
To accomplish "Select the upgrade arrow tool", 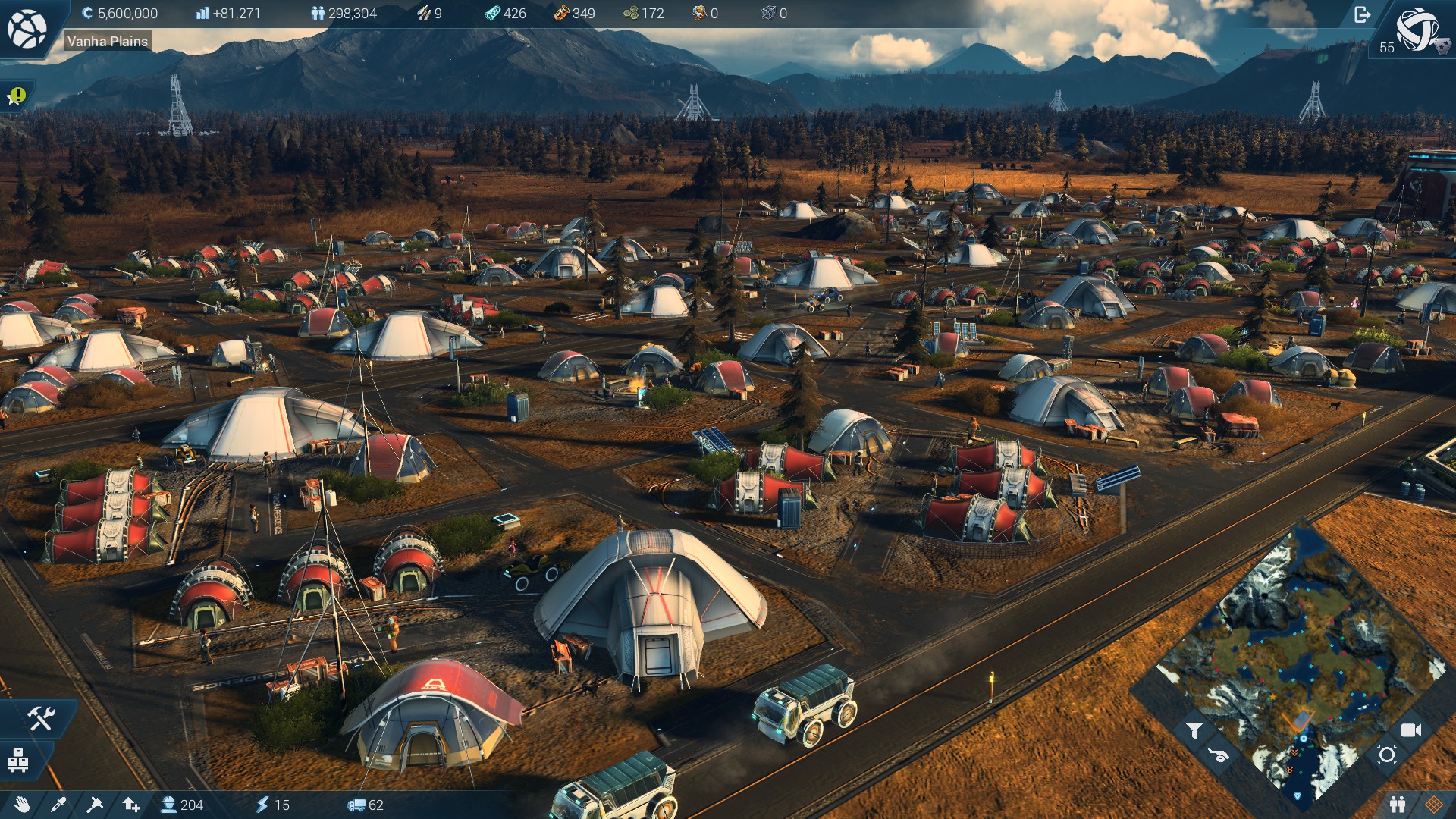I will pos(131,805).
